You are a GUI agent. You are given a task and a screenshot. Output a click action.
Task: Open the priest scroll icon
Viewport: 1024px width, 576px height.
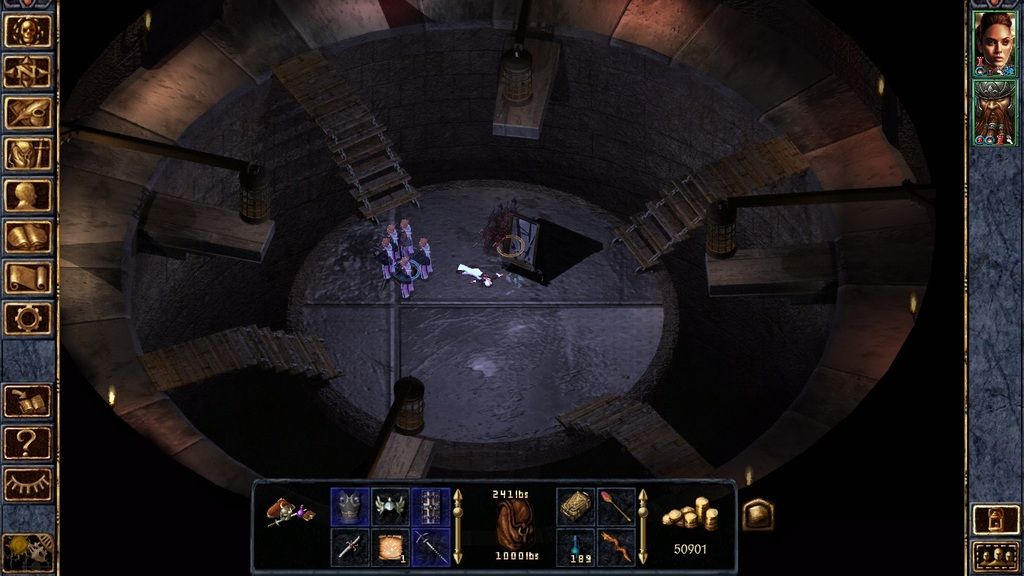[28, 277]
